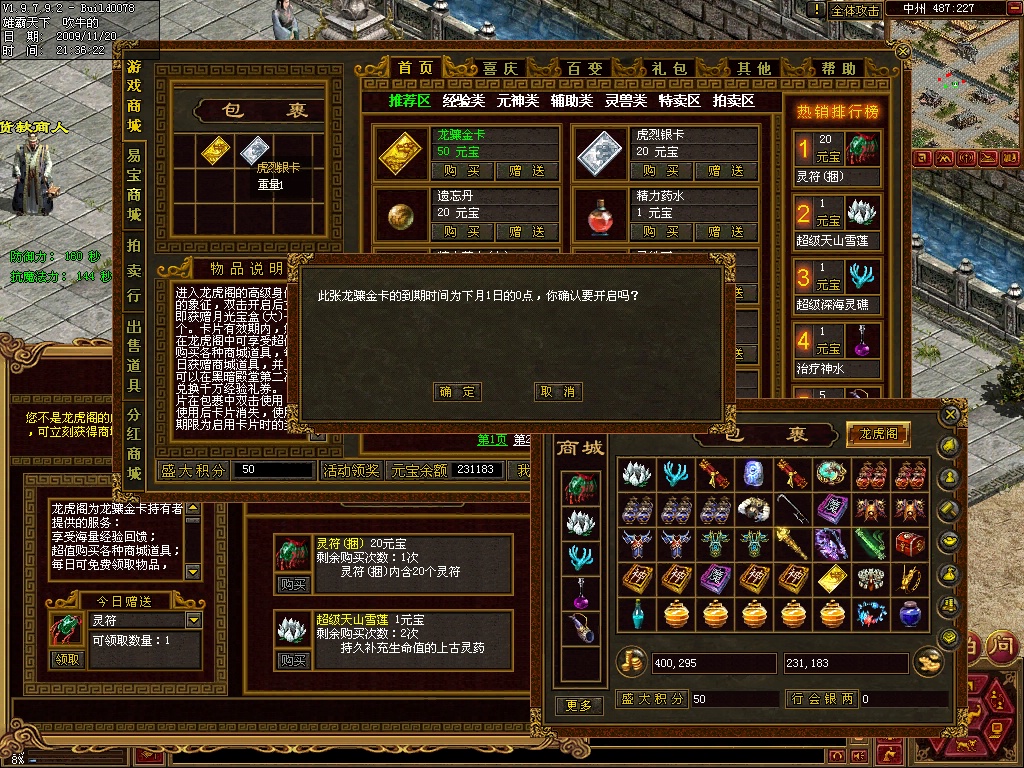Purchase the 精力药水 potion
The image size is (1024, 768).
[660, 231]
